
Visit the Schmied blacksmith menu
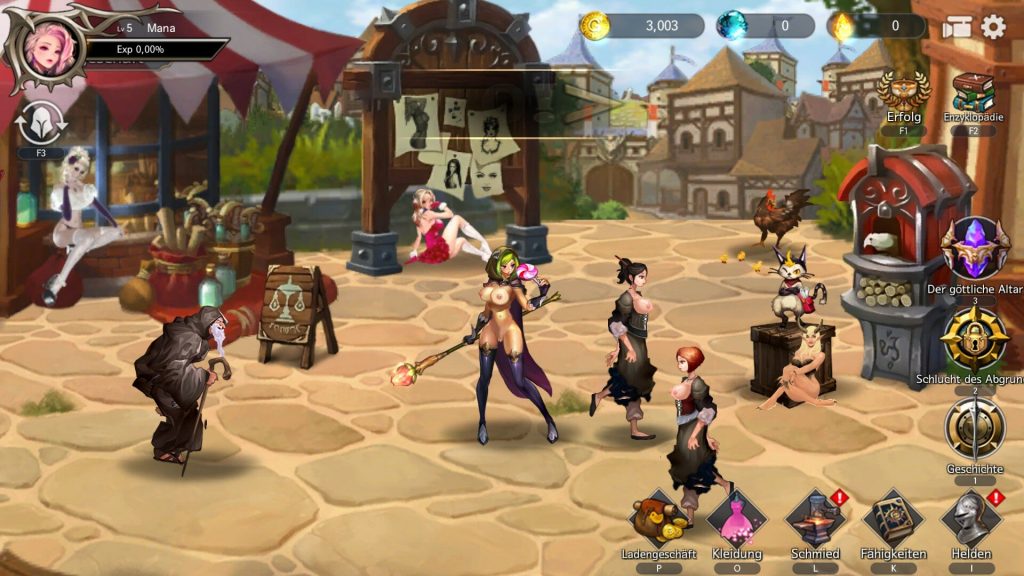tap(815, 519)
